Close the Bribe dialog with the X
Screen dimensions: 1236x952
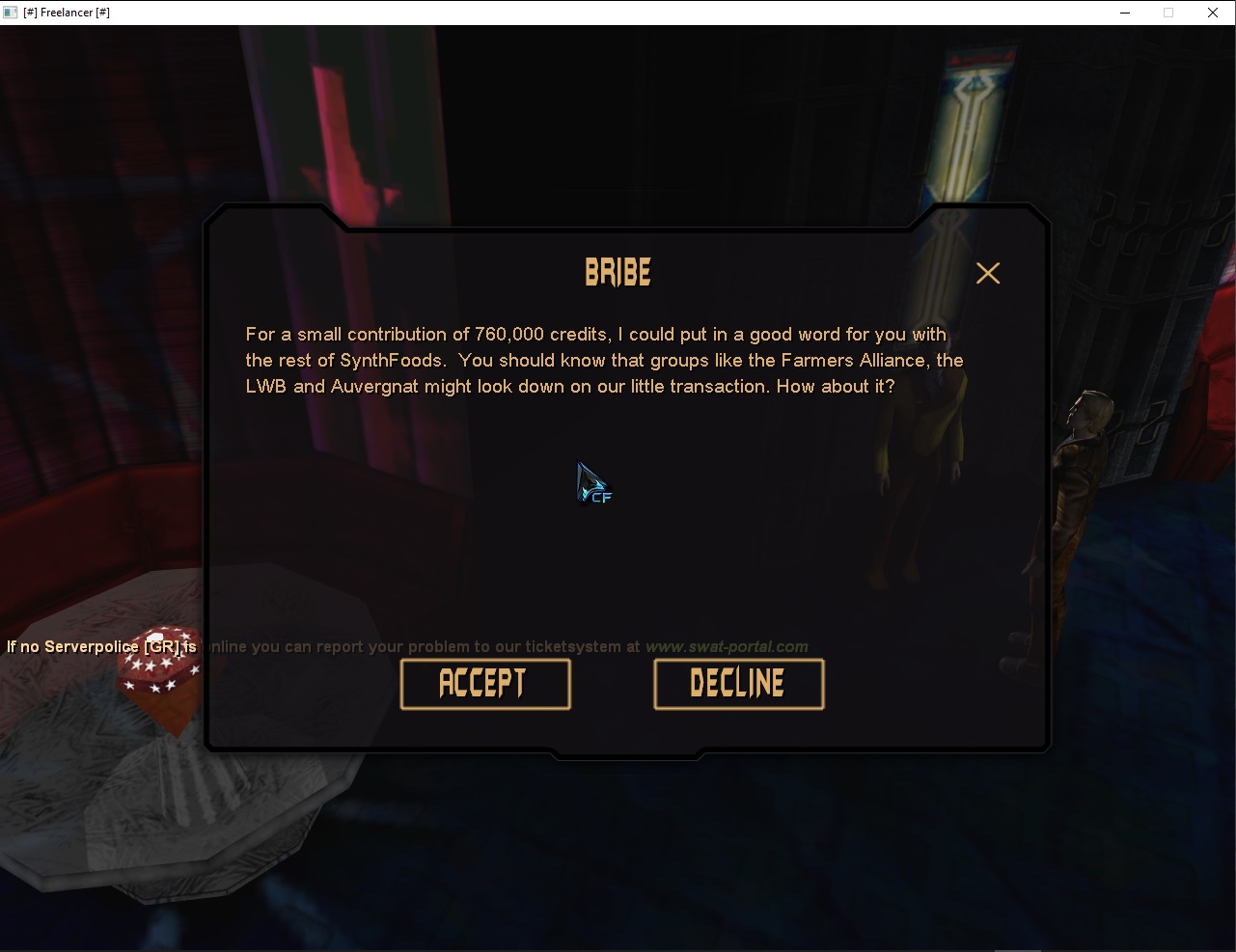[987, 274]
